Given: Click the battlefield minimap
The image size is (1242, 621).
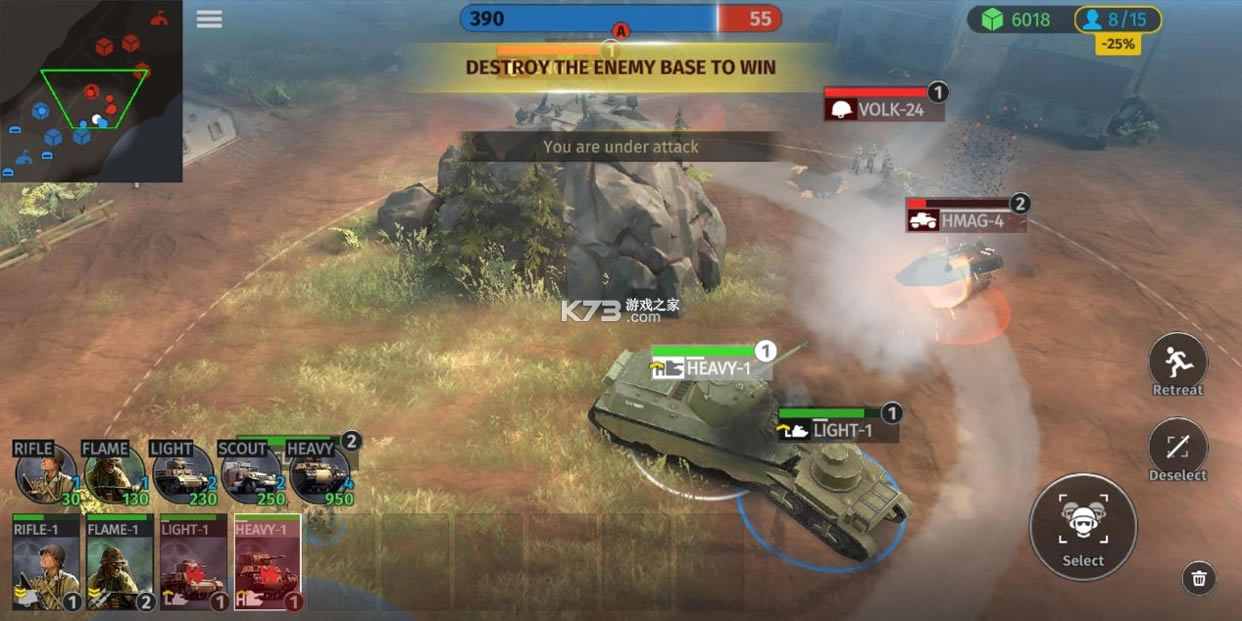Looking at the screenshot, I should (91, 91).
